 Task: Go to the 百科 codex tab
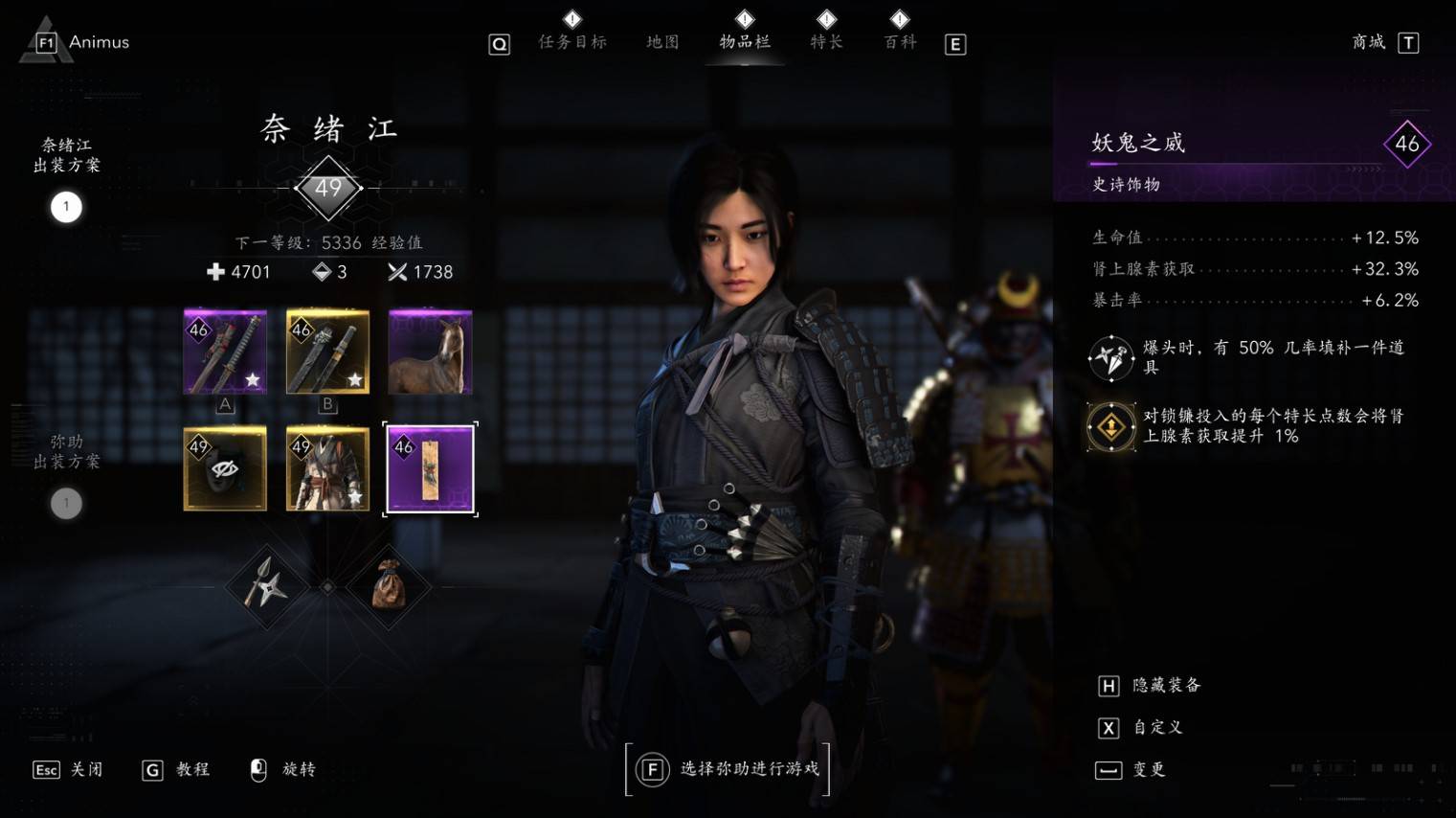pos(900,41)
